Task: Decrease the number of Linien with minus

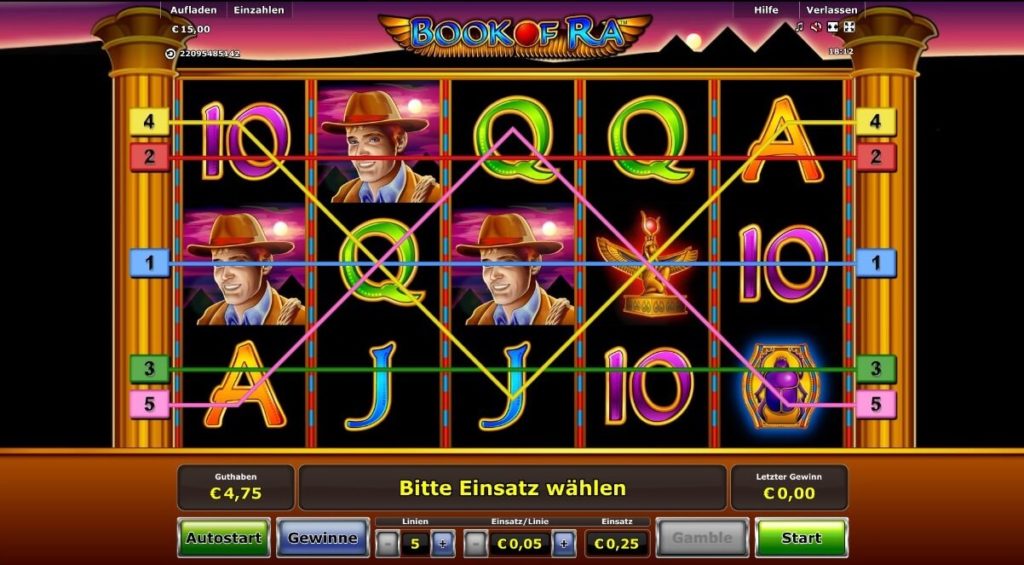Action: click(388, 543)
